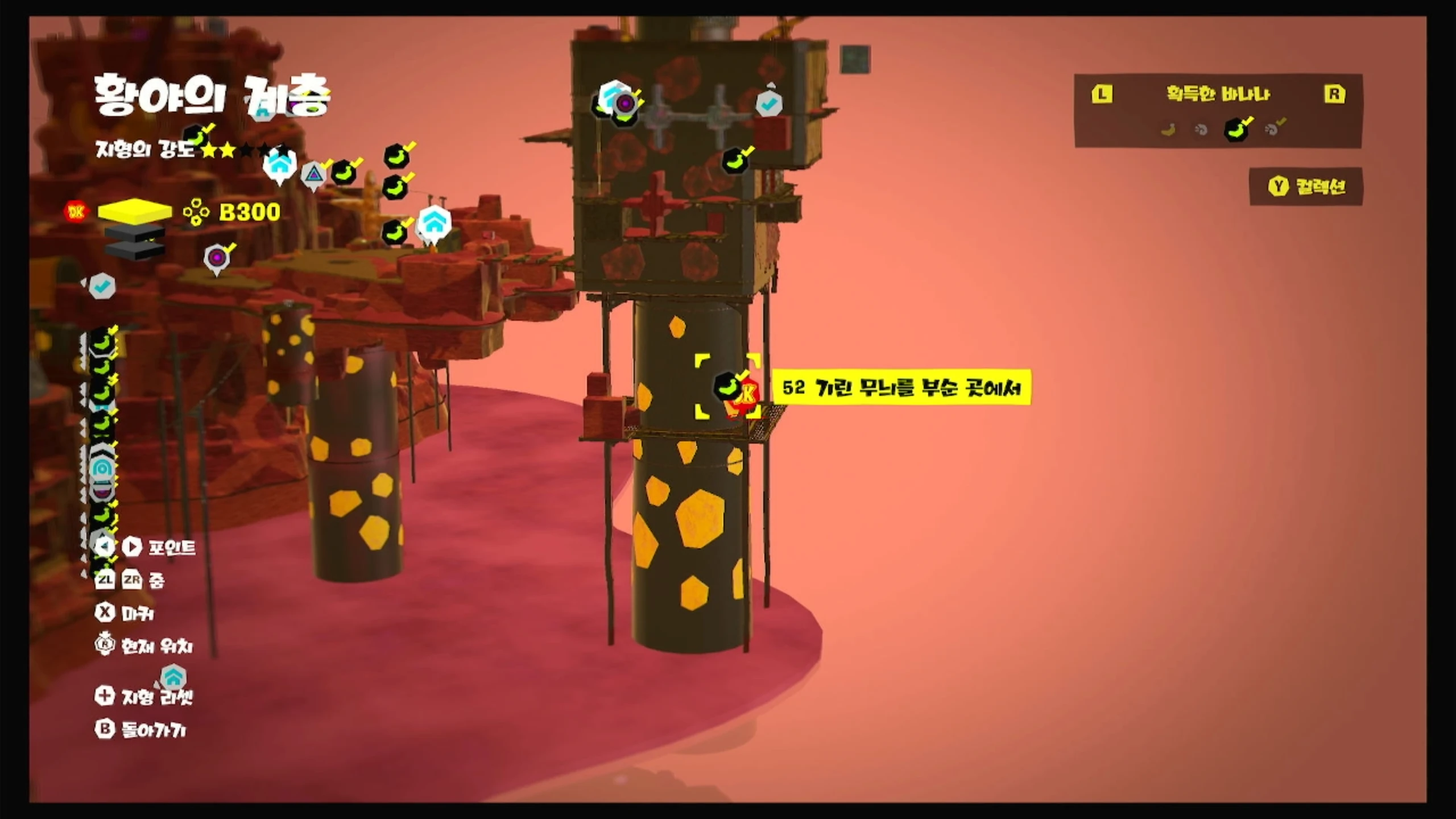Click the 컬렉션 collection button
This screenshot has width=1456, height=819.
click(x=1306, y=187)
